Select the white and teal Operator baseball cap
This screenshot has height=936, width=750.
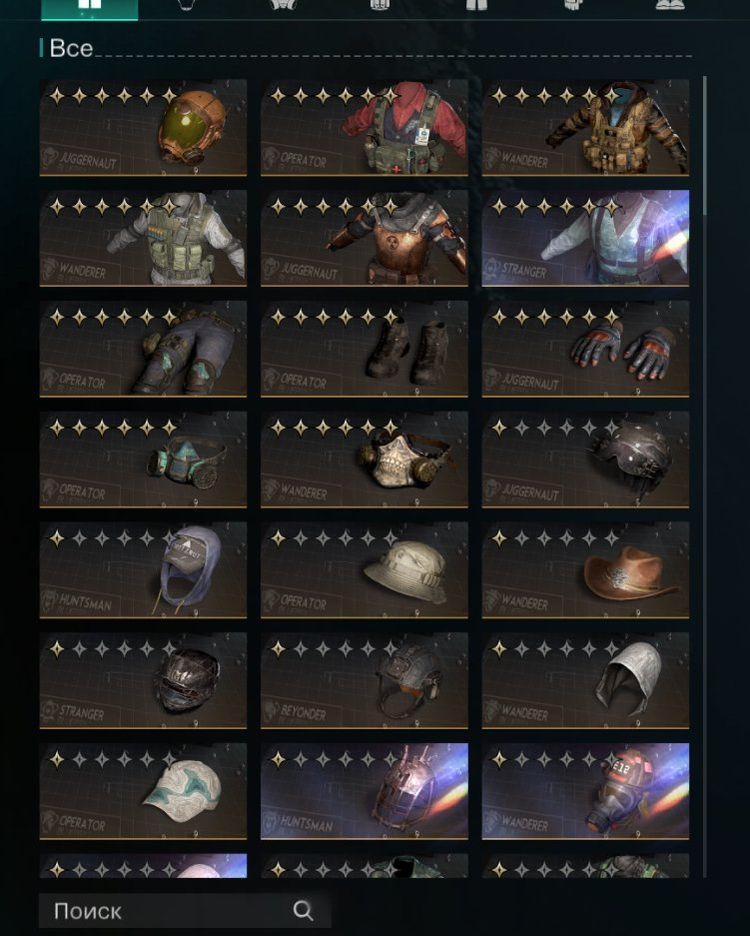pos(143,790)
